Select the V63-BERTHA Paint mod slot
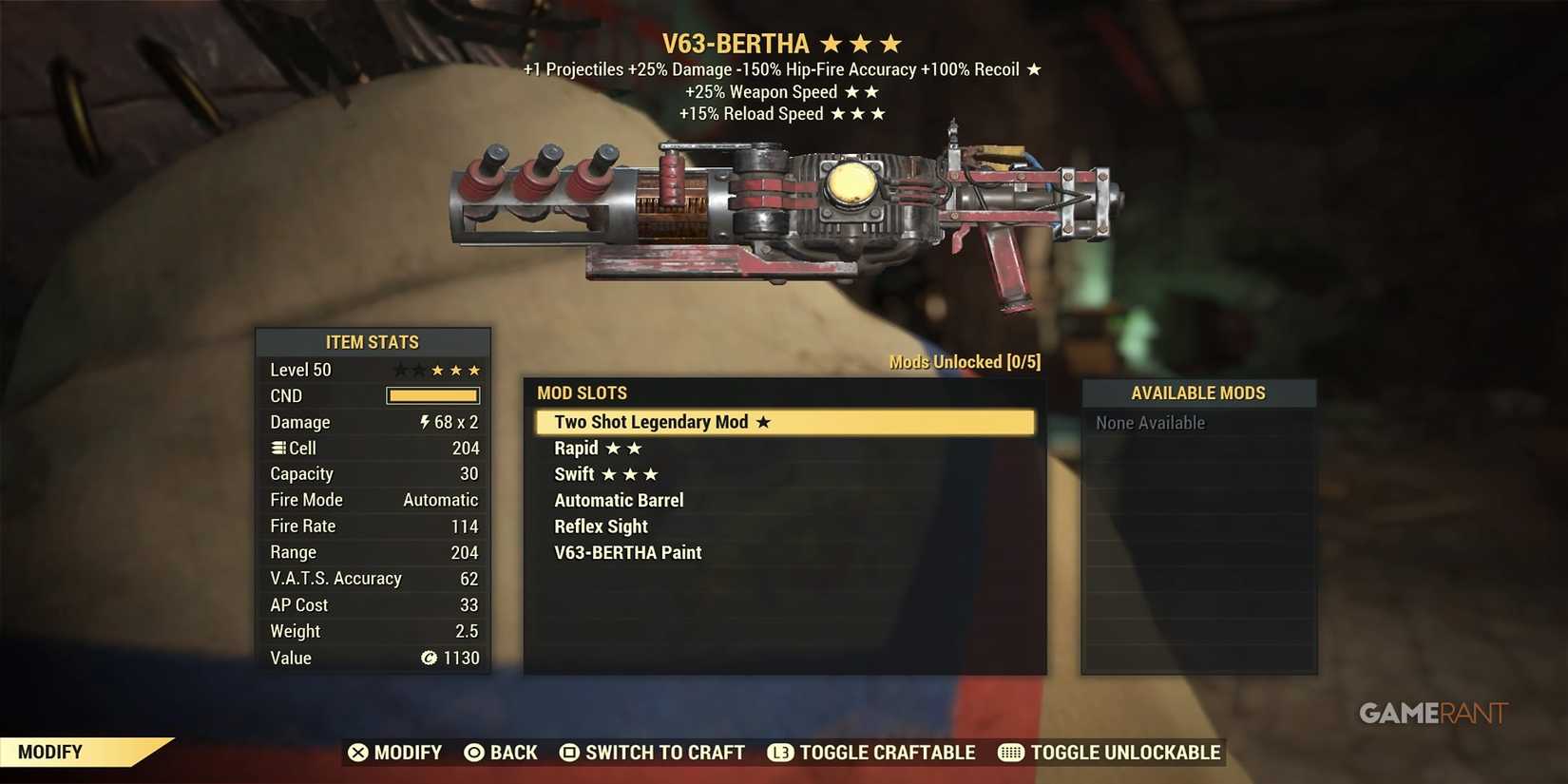This screenshot has width=1568, height=784. (628, 552)
